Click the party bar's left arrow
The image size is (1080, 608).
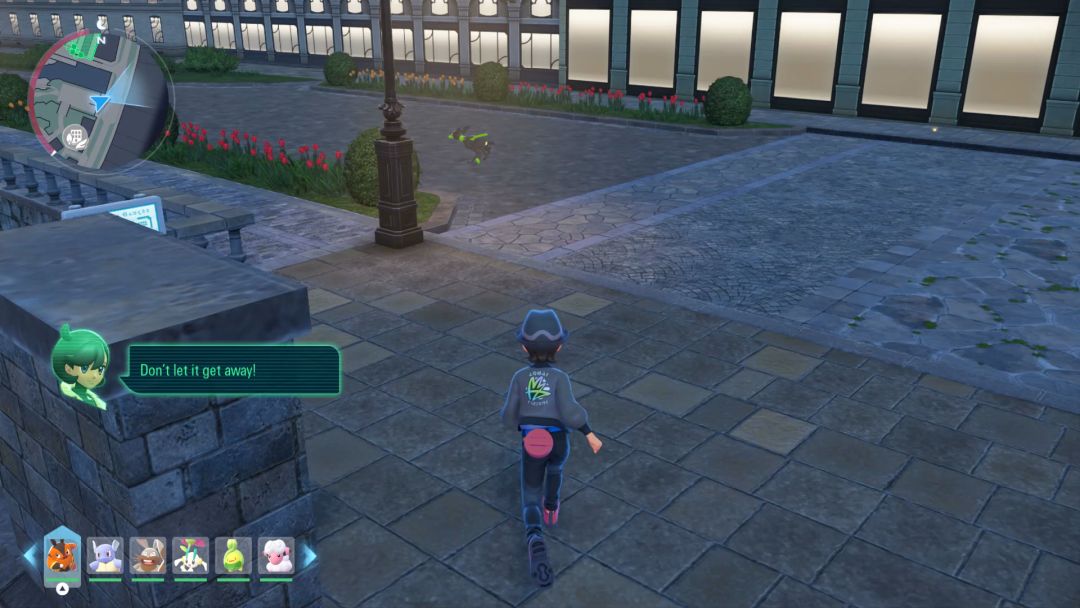coord(30,555)
